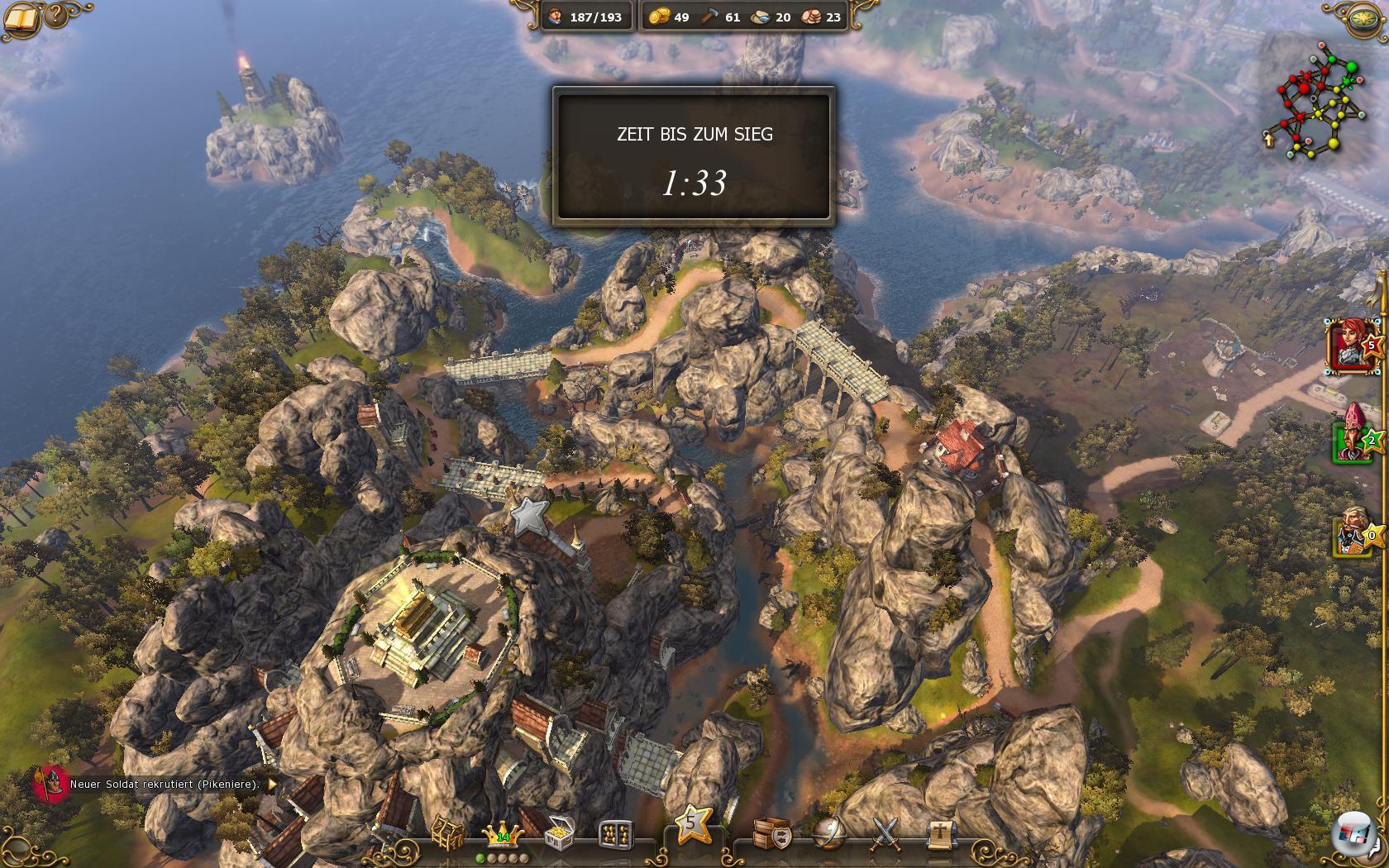Open the wooden scaffold construction menu

coord(448,833)
